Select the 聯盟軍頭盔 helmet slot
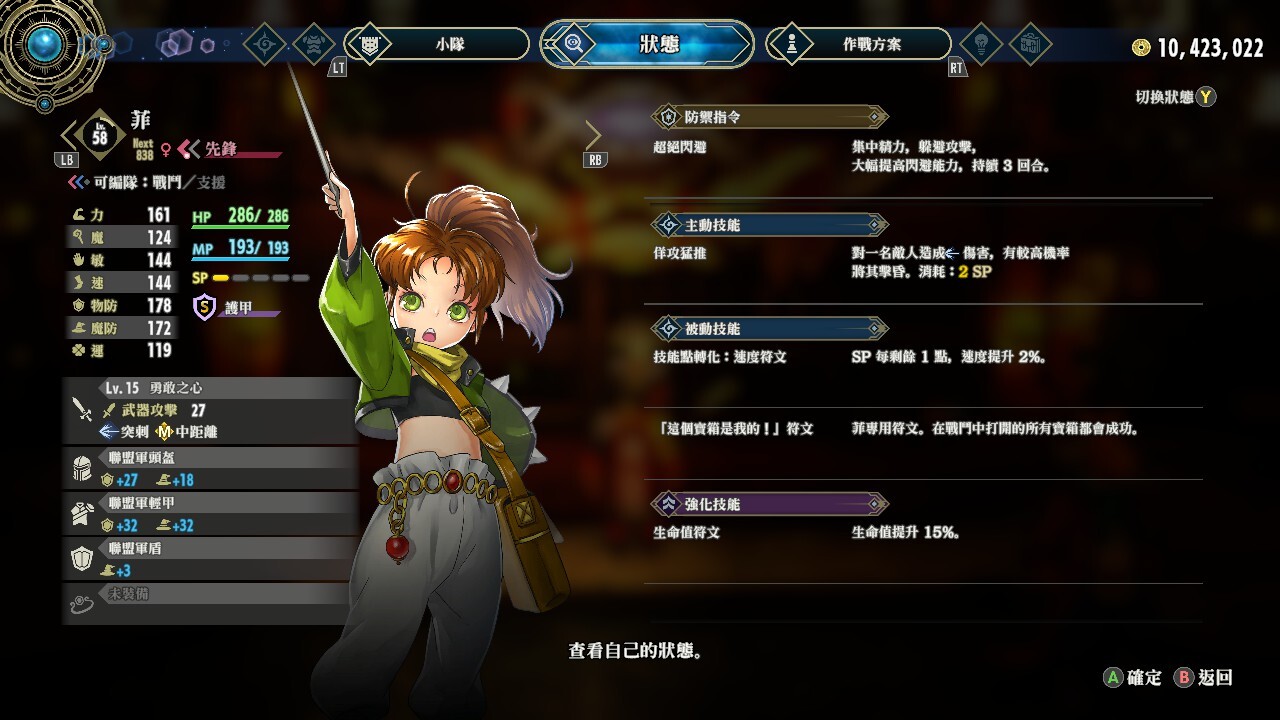 (x=210, y=469)
